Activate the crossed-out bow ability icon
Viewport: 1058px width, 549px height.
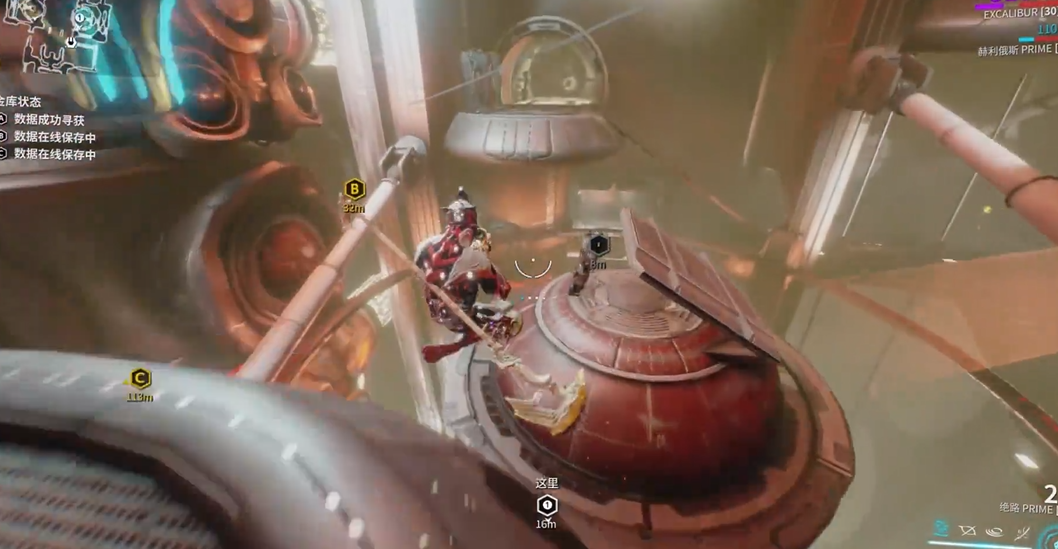click(x=967, y=531)
